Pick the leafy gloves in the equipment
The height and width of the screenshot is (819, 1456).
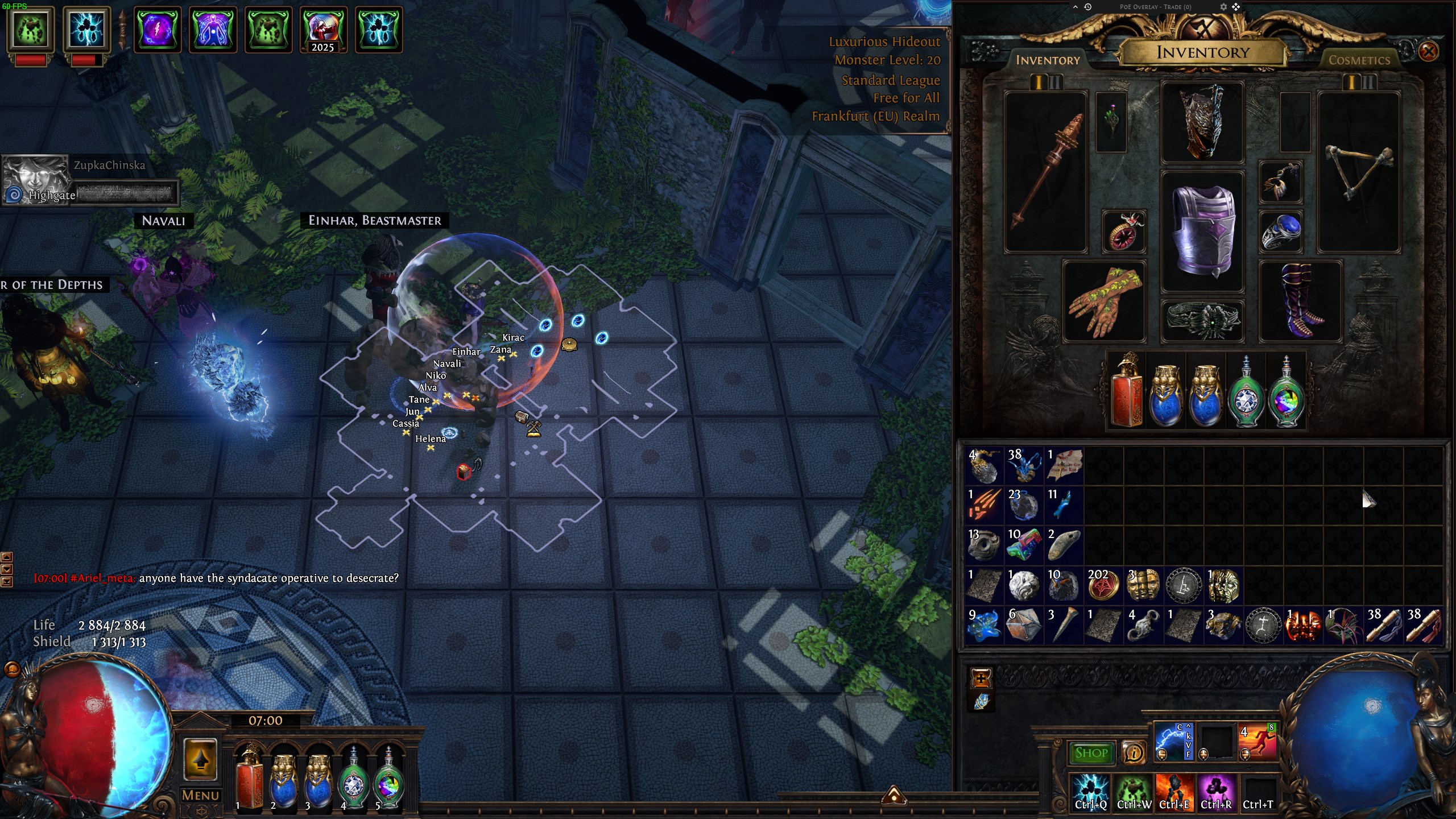[x=1103, y=301]
